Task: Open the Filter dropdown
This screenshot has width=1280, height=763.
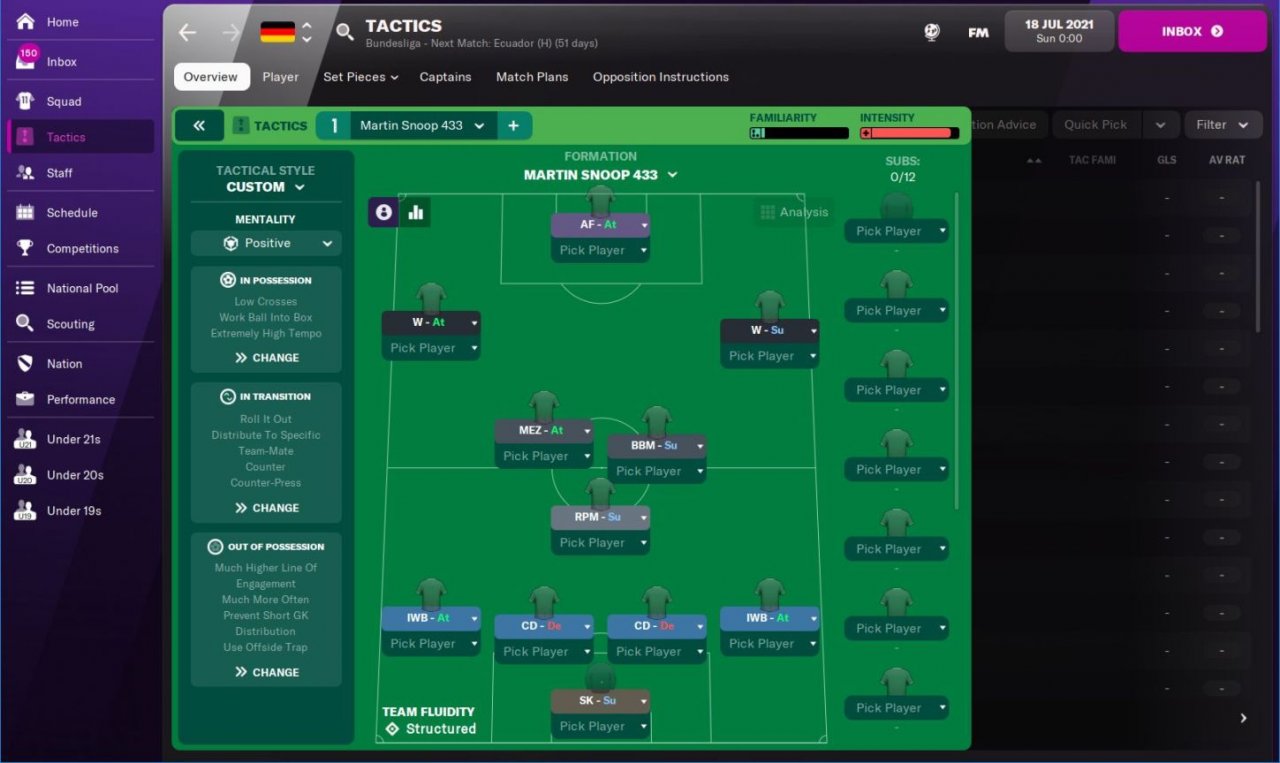Action: (1222, 125)
